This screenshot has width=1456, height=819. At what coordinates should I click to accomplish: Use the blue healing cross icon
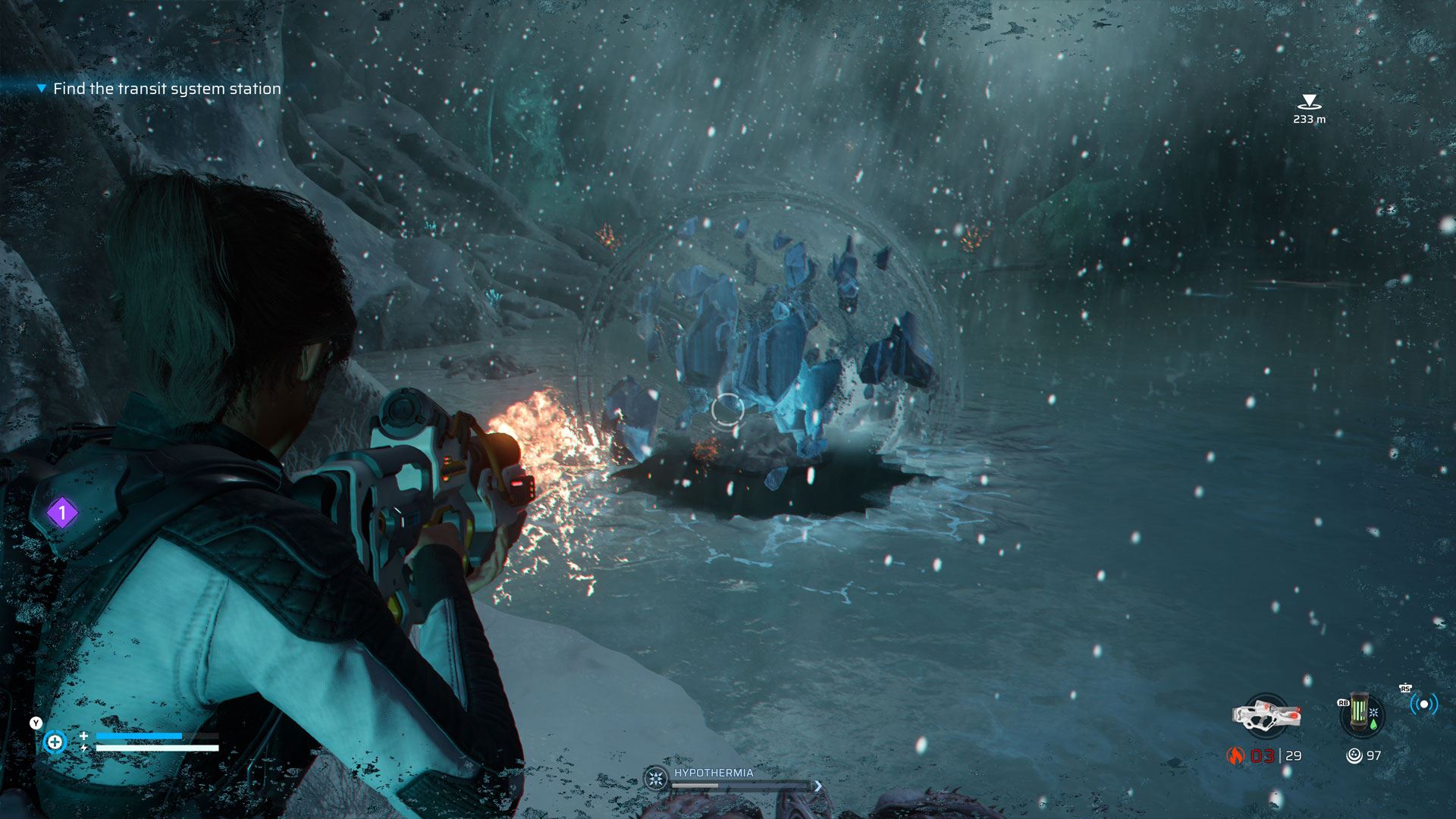[x=55, y=742]
